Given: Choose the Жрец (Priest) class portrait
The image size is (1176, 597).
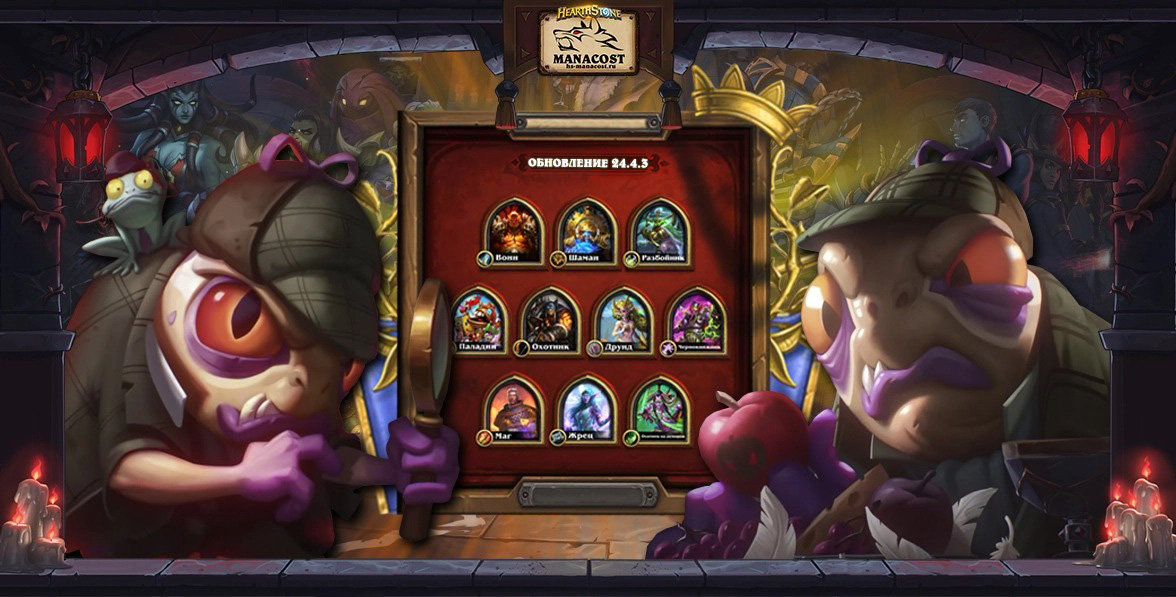Looking at the screenshot, I should pyautogui.click(x=587, y=407).
